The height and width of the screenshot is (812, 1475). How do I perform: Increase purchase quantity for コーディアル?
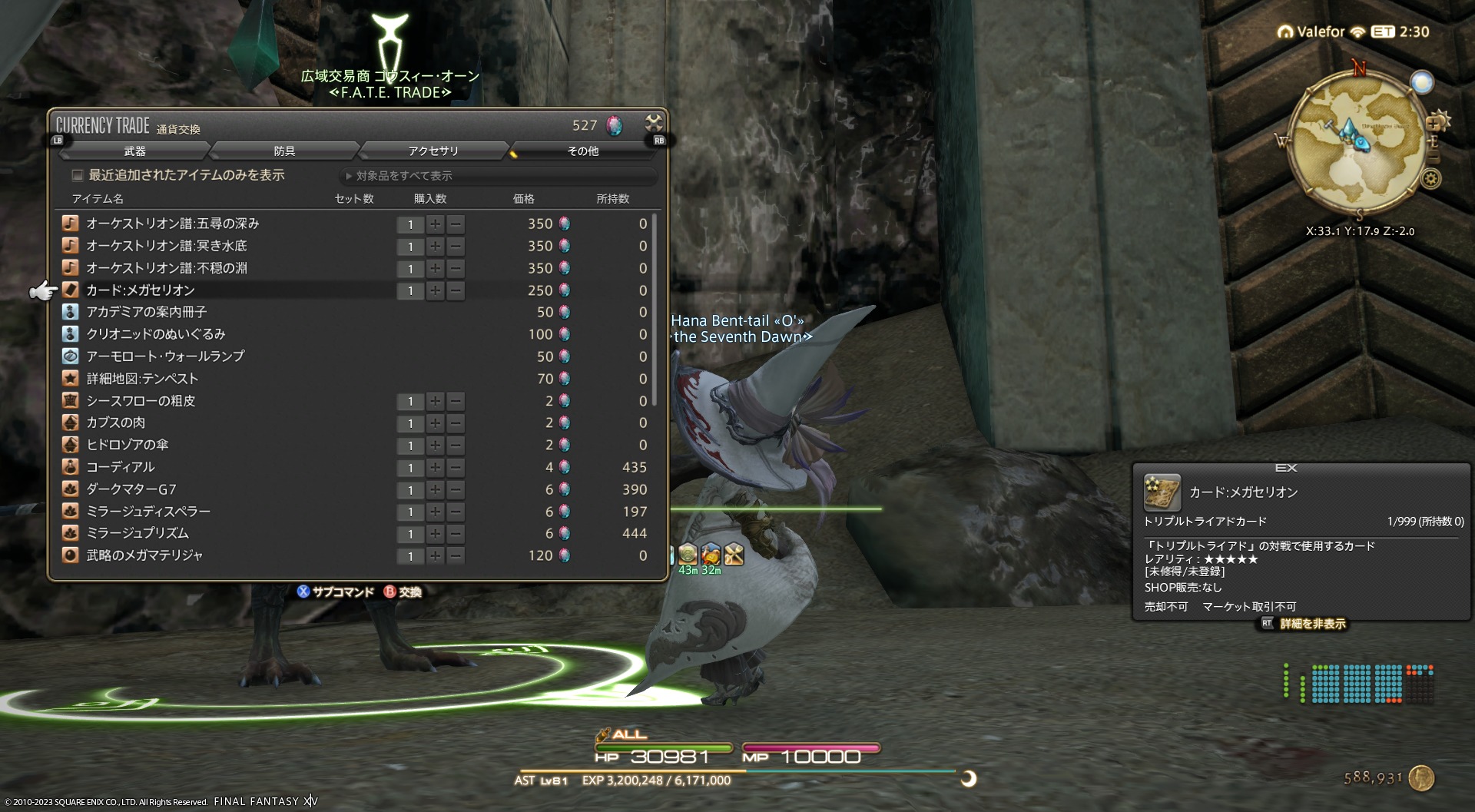pyautogui.click(x=435, y=467)
